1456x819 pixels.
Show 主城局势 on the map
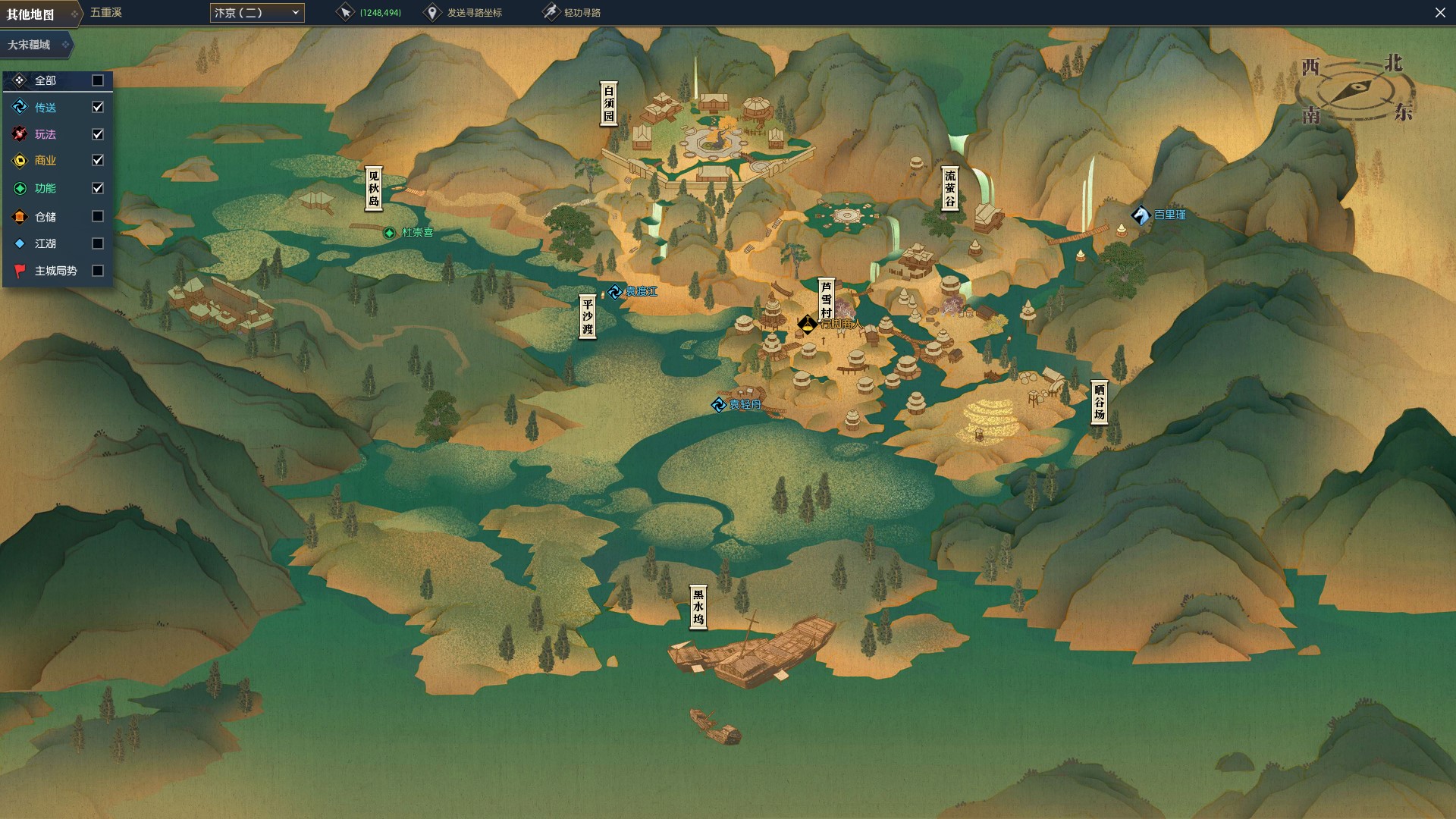[x=98, y=271]
